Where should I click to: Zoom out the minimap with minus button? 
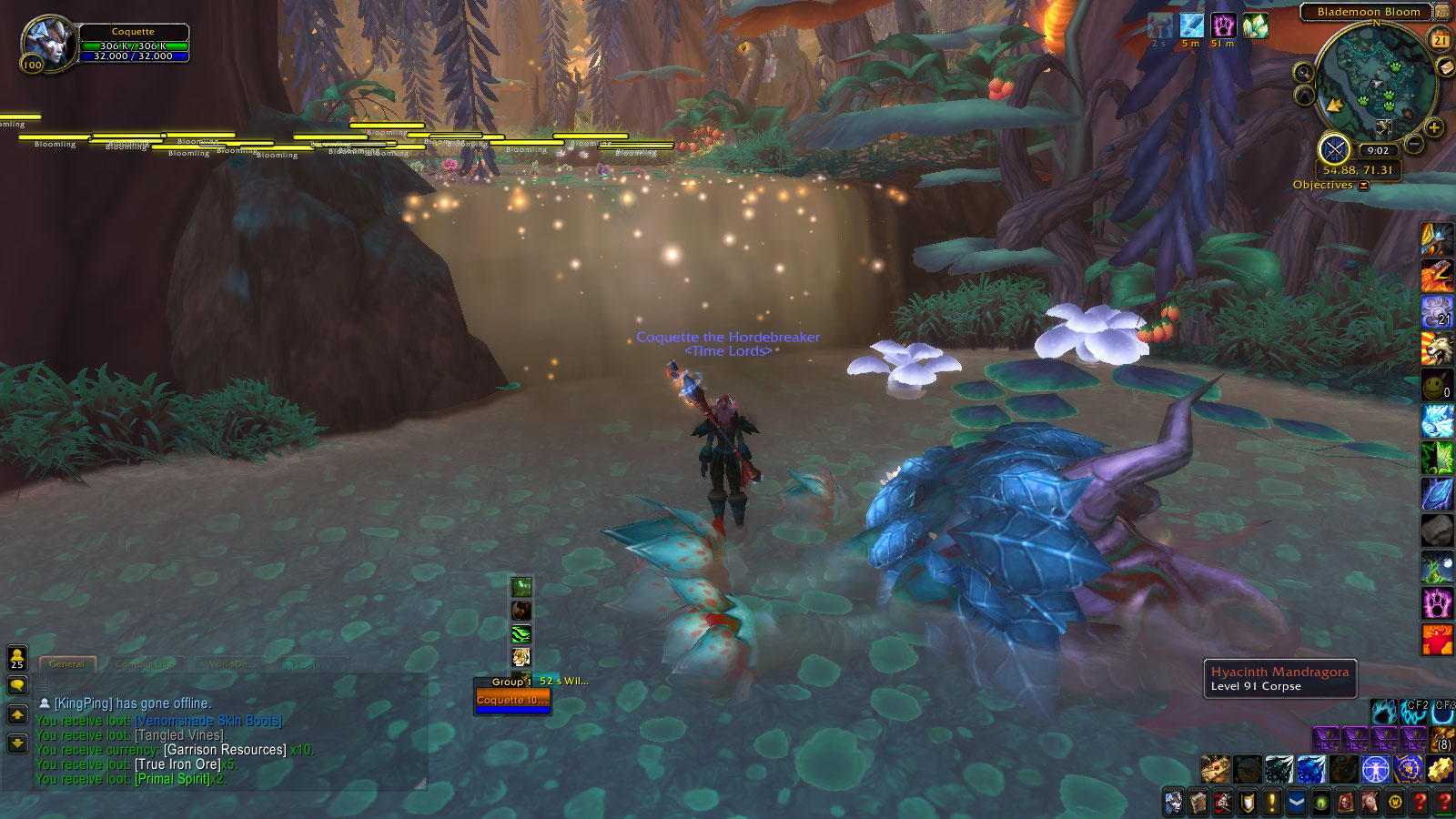pos(1414,144)
